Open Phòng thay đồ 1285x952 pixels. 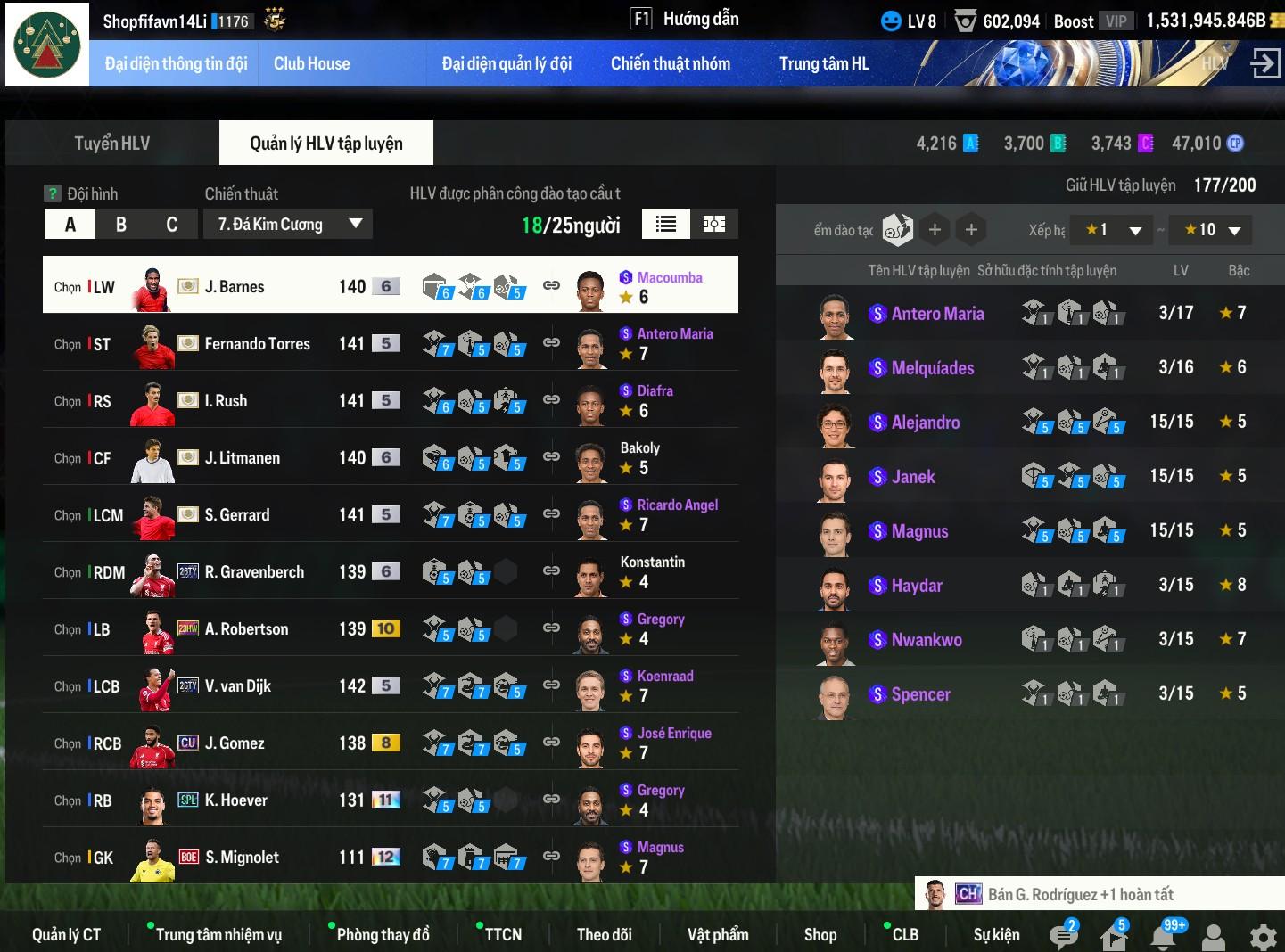[x=383, y=934]
